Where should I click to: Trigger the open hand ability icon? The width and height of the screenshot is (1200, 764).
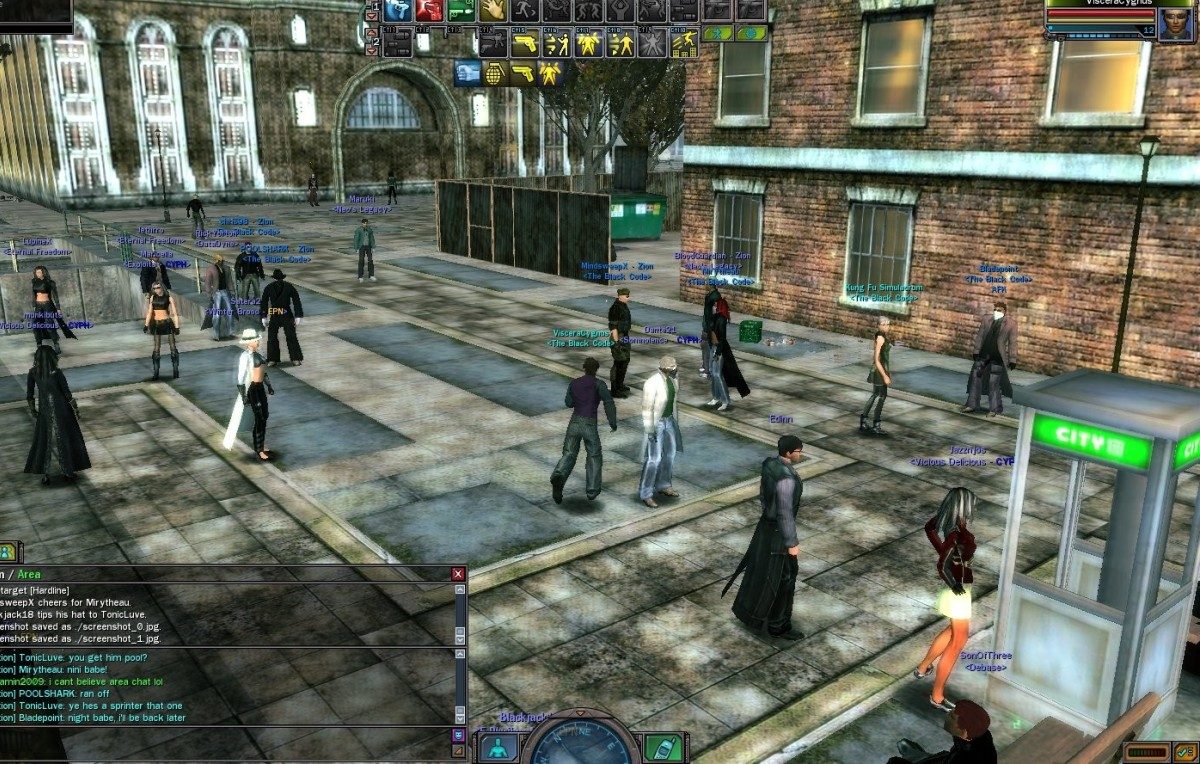pos(492,10)
